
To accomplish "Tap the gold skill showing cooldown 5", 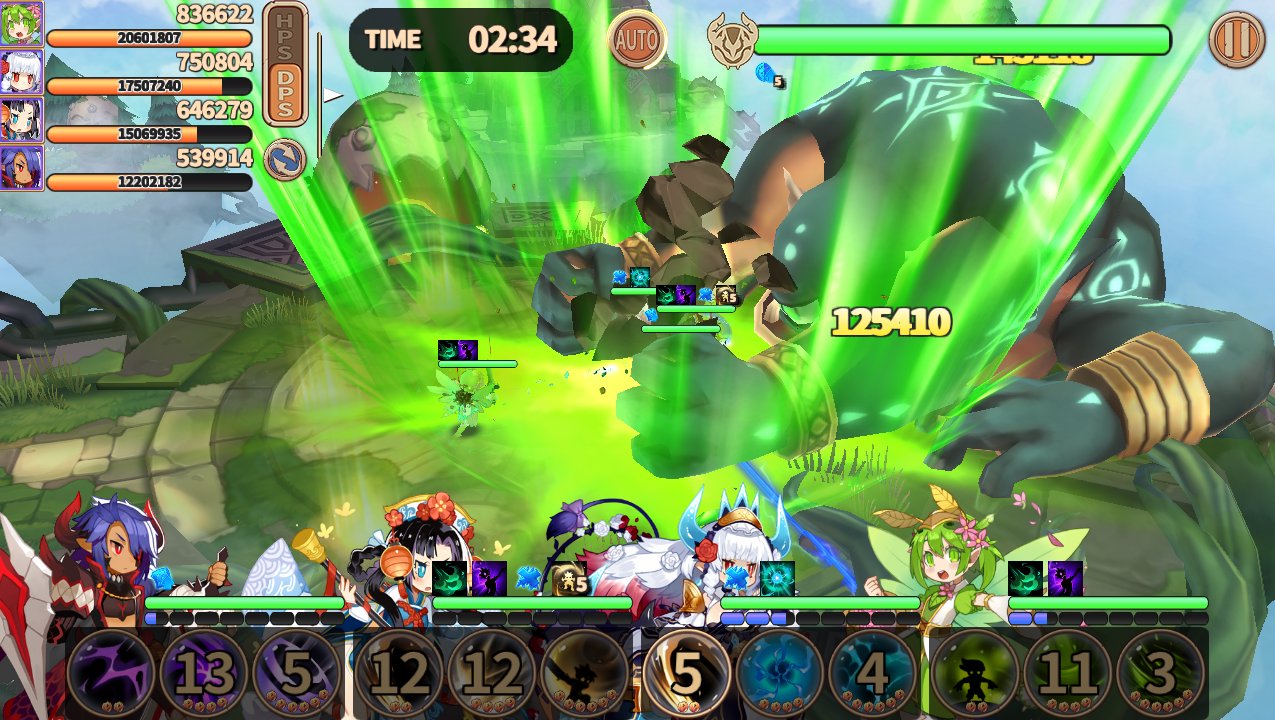I will click(x=687, y=674).
